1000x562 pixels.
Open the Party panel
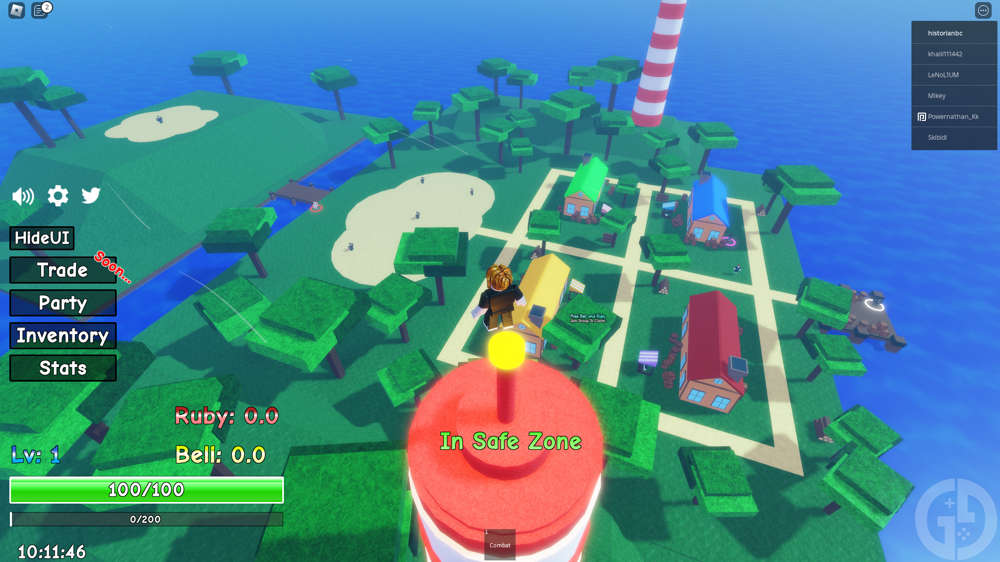62,303
